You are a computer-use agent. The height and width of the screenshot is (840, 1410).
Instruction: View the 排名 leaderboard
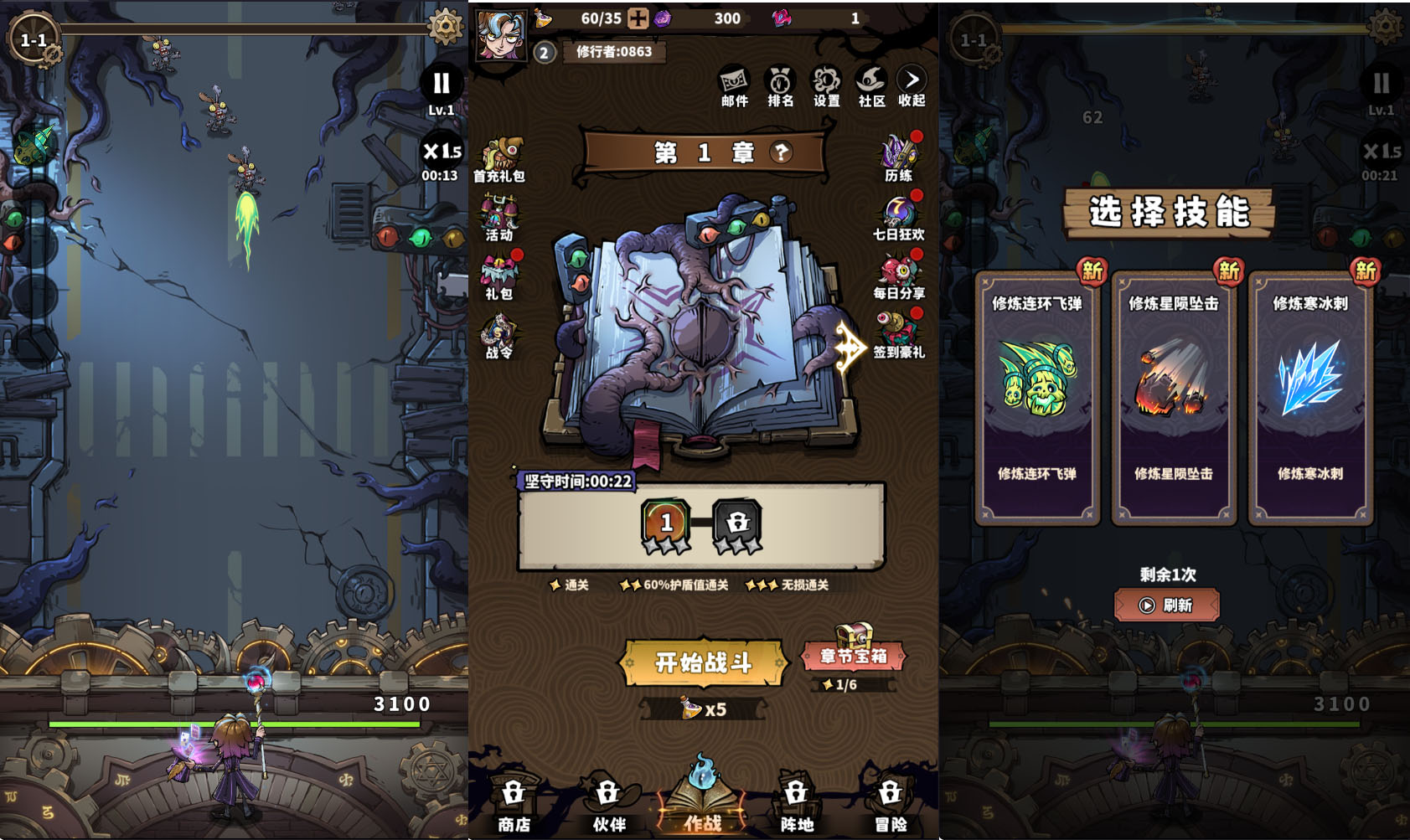(780, 86)
